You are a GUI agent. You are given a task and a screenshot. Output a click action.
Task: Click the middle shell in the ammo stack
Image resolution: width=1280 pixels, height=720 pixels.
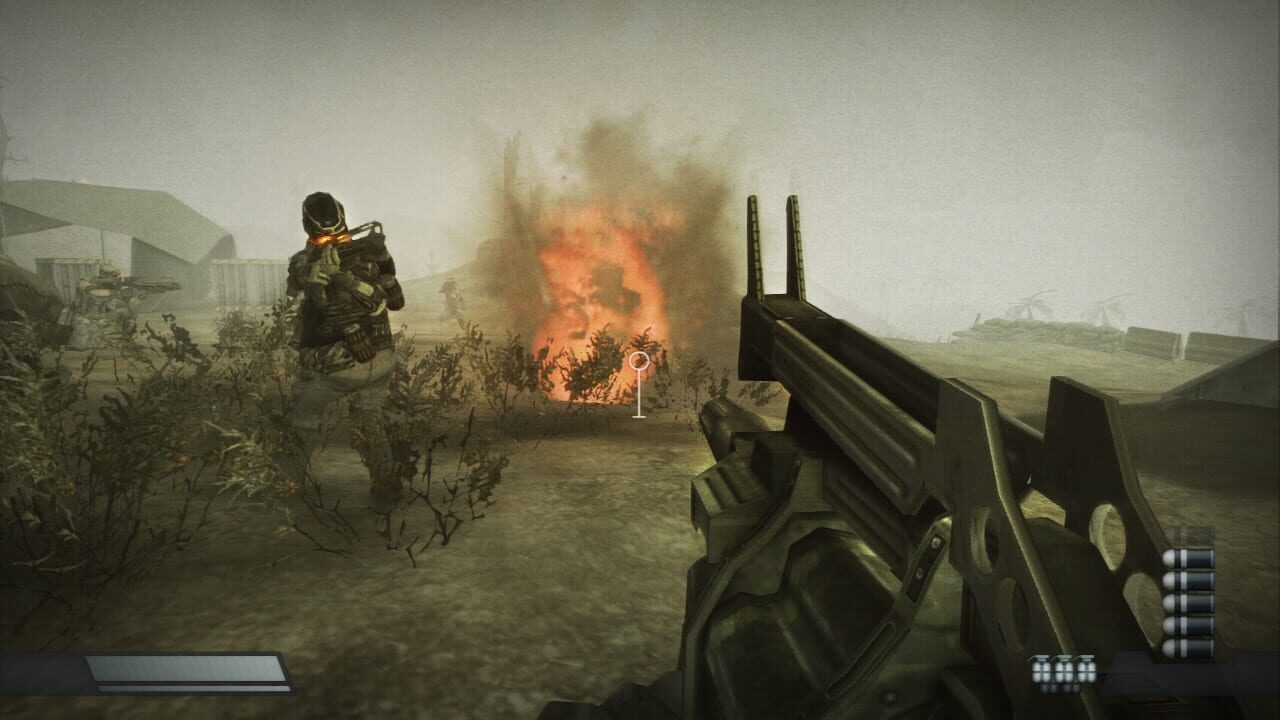(x=1186, y=603)
